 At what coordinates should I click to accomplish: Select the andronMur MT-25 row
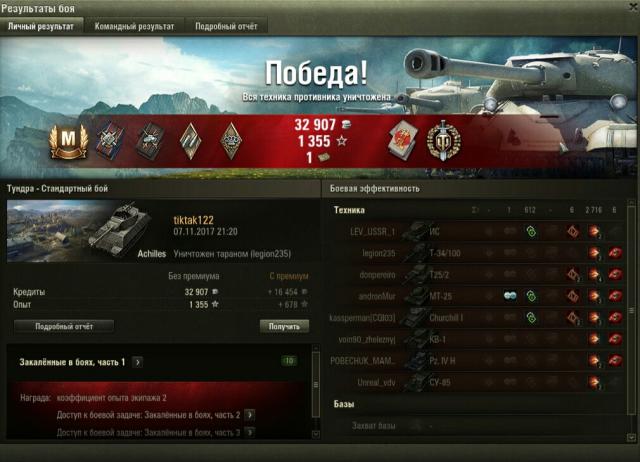[x=480, y=296]
